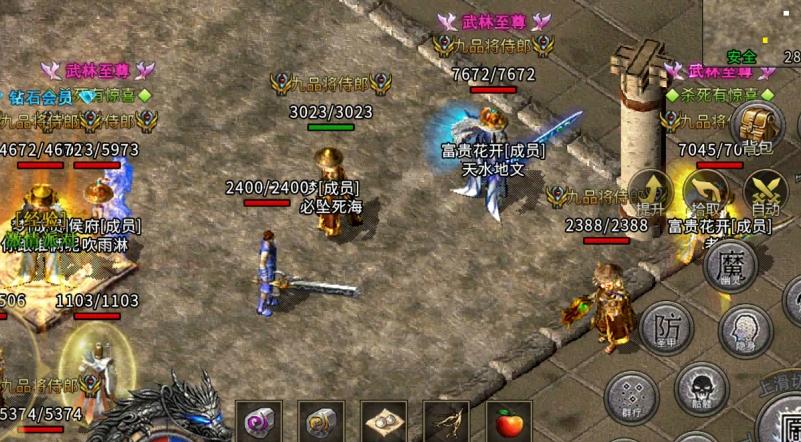The height and width of the screenshot is (442, 801).
Task: Select the parchment scroll with rings slot
Action: click(384, 422)
